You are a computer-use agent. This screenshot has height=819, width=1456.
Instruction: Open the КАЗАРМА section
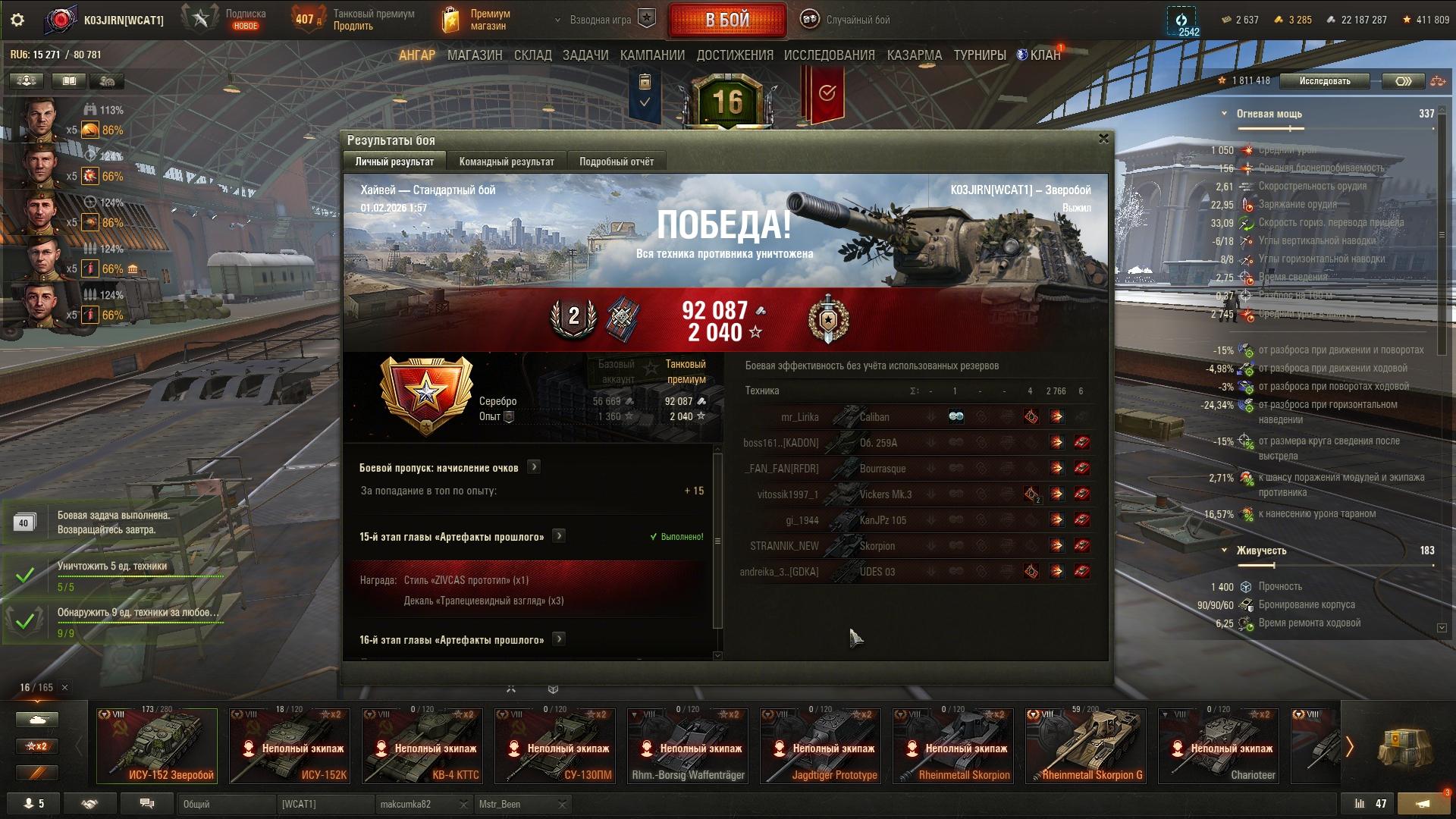click(x=914, y=55)
